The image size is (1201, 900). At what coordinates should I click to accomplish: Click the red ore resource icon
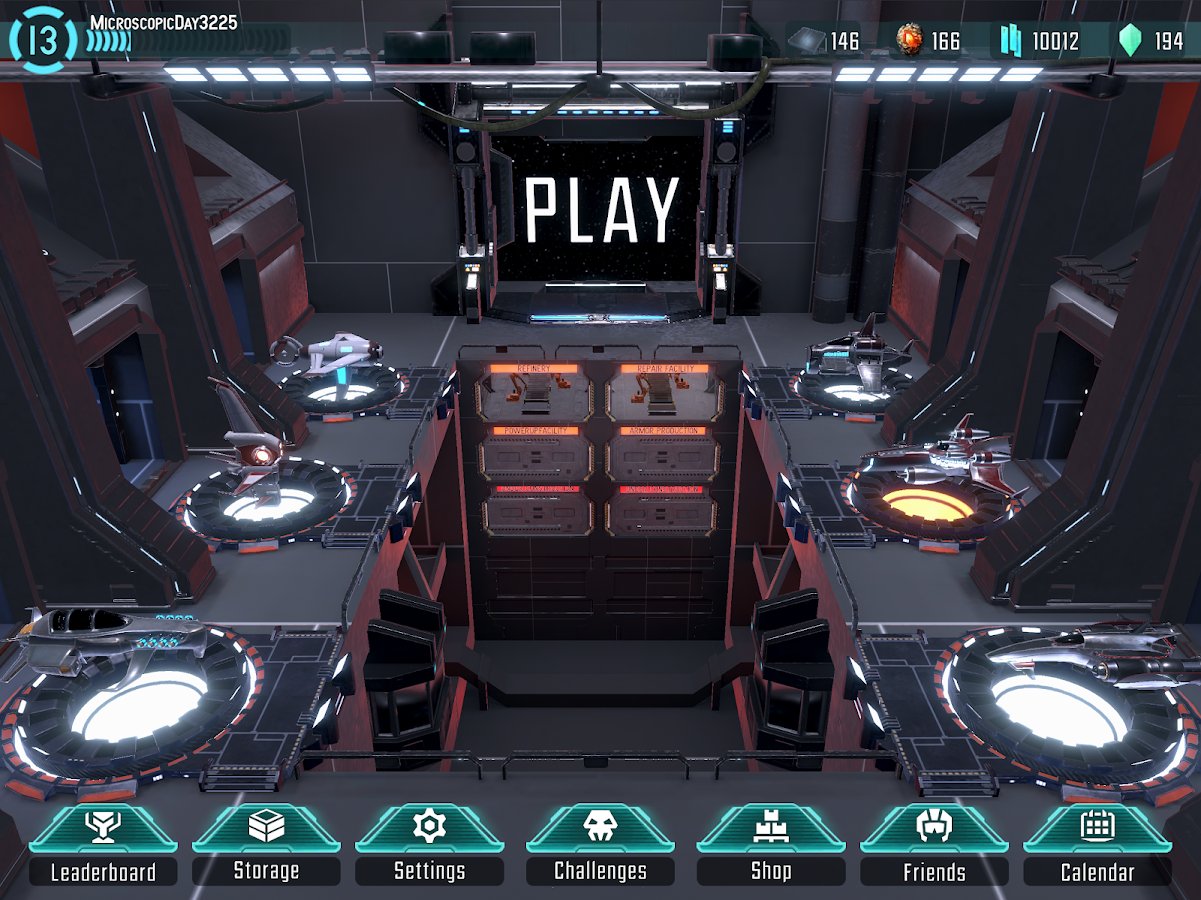pos(910,41)
